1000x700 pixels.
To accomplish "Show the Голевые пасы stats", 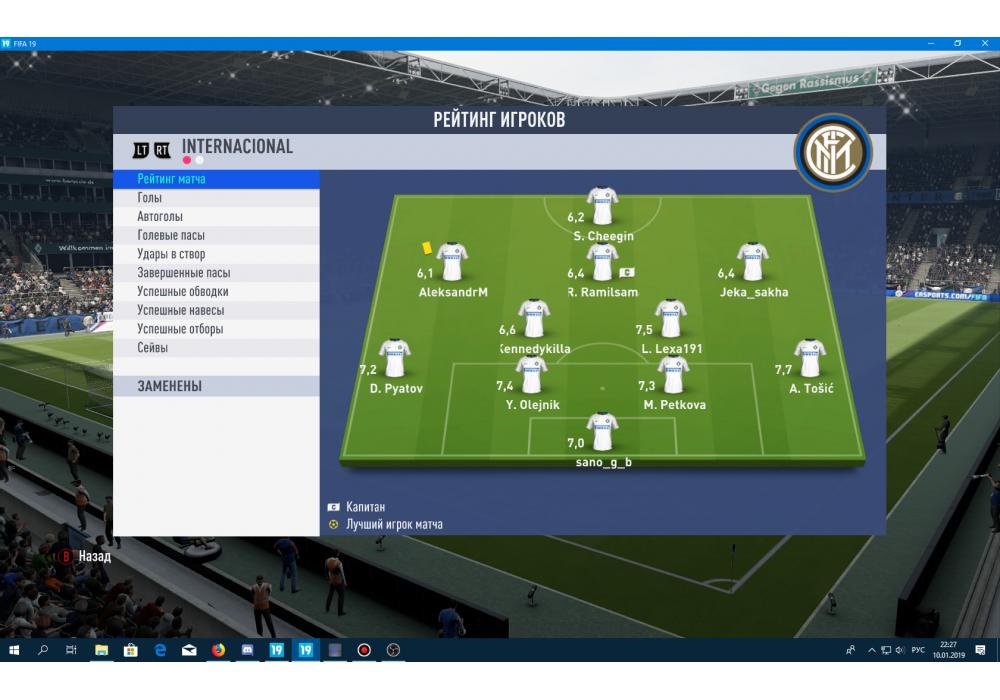I will 171,236.
